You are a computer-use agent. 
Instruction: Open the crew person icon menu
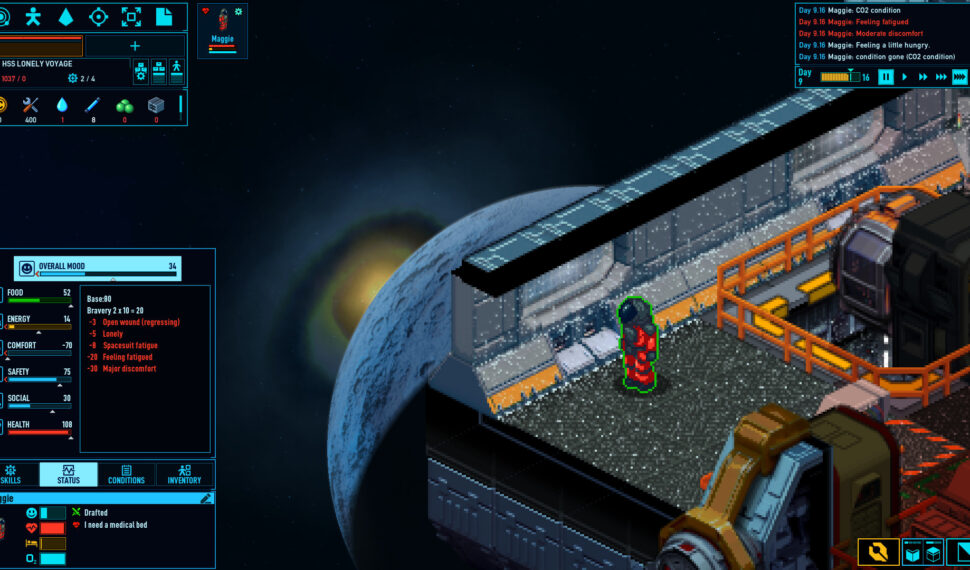pyautogui.click(x=35, y=16)
